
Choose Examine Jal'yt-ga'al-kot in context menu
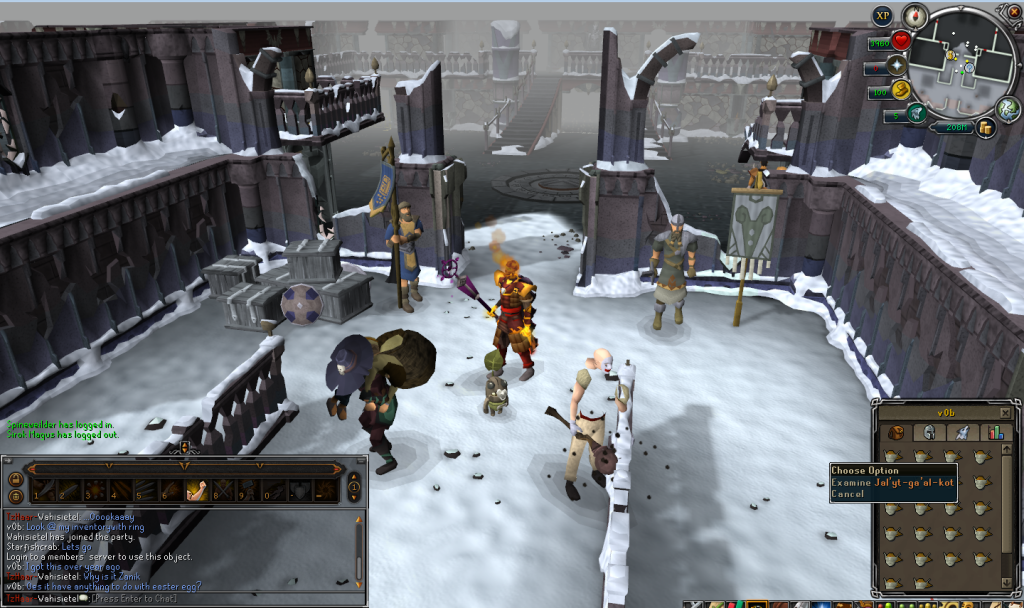pos(892,482)
